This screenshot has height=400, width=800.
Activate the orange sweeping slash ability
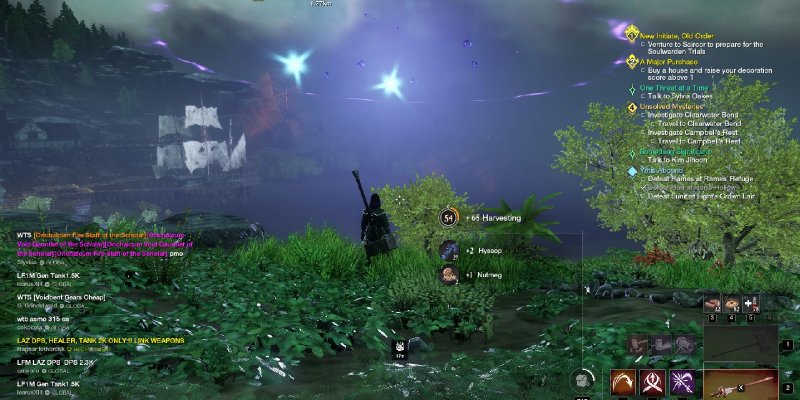click(x=625, y=383)
